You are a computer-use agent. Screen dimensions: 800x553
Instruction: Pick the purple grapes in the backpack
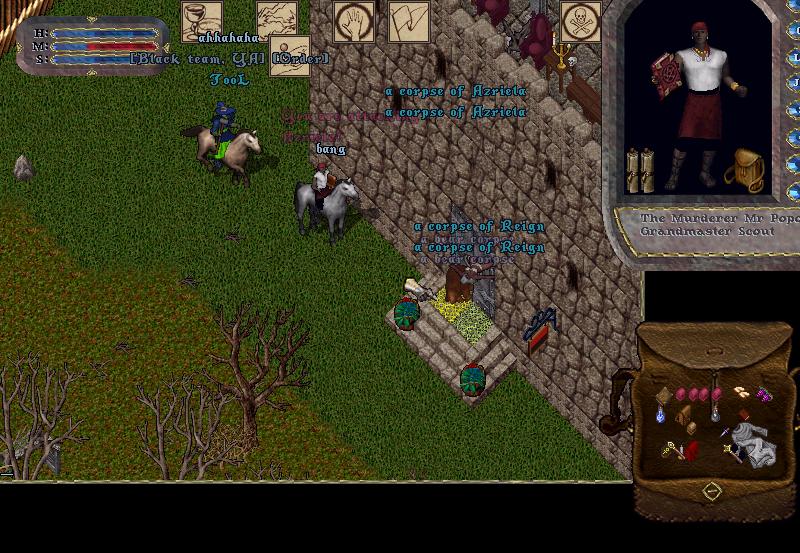coord(763,394)
